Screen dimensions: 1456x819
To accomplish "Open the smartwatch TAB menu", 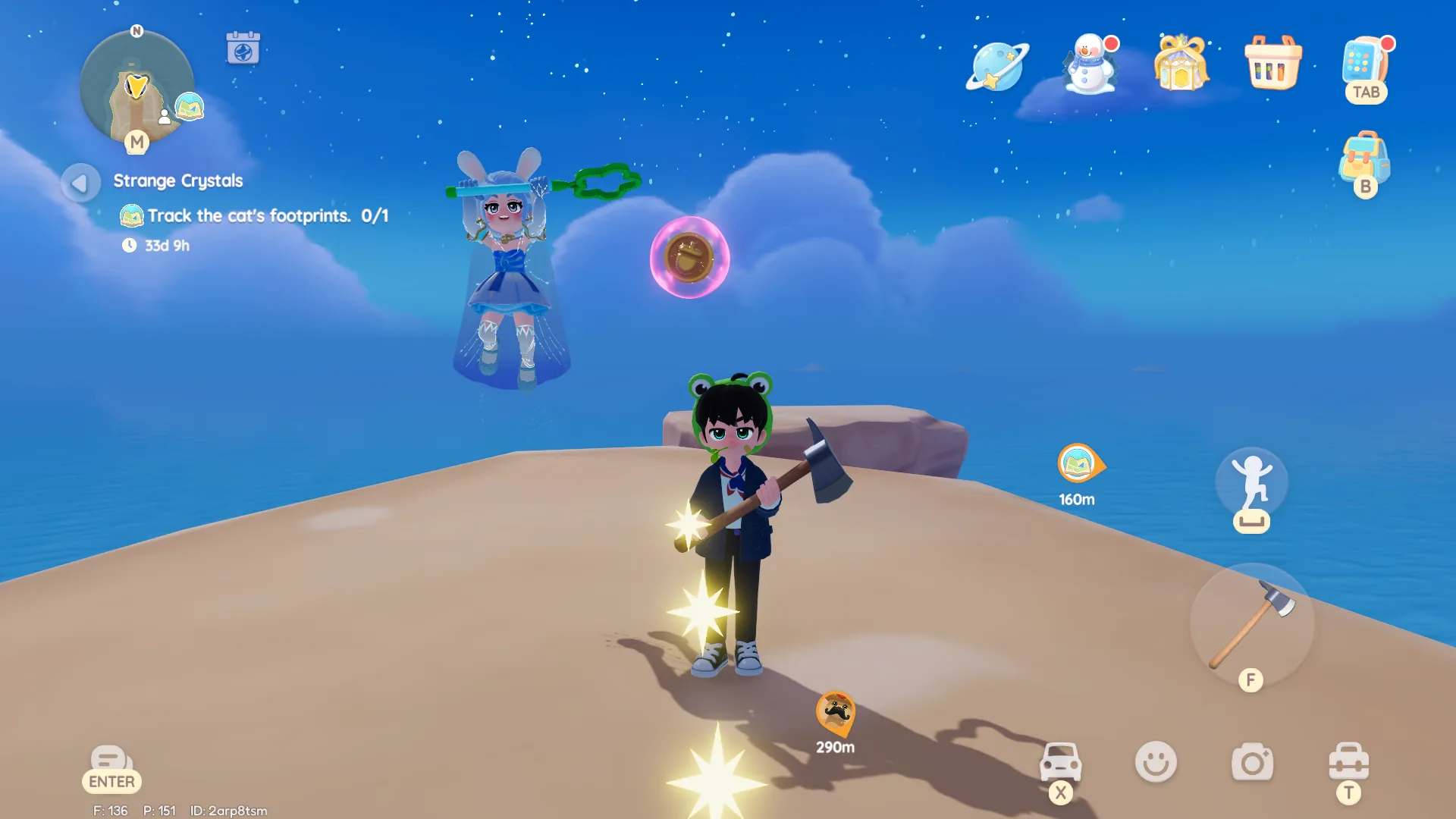I will point(1365,68).
